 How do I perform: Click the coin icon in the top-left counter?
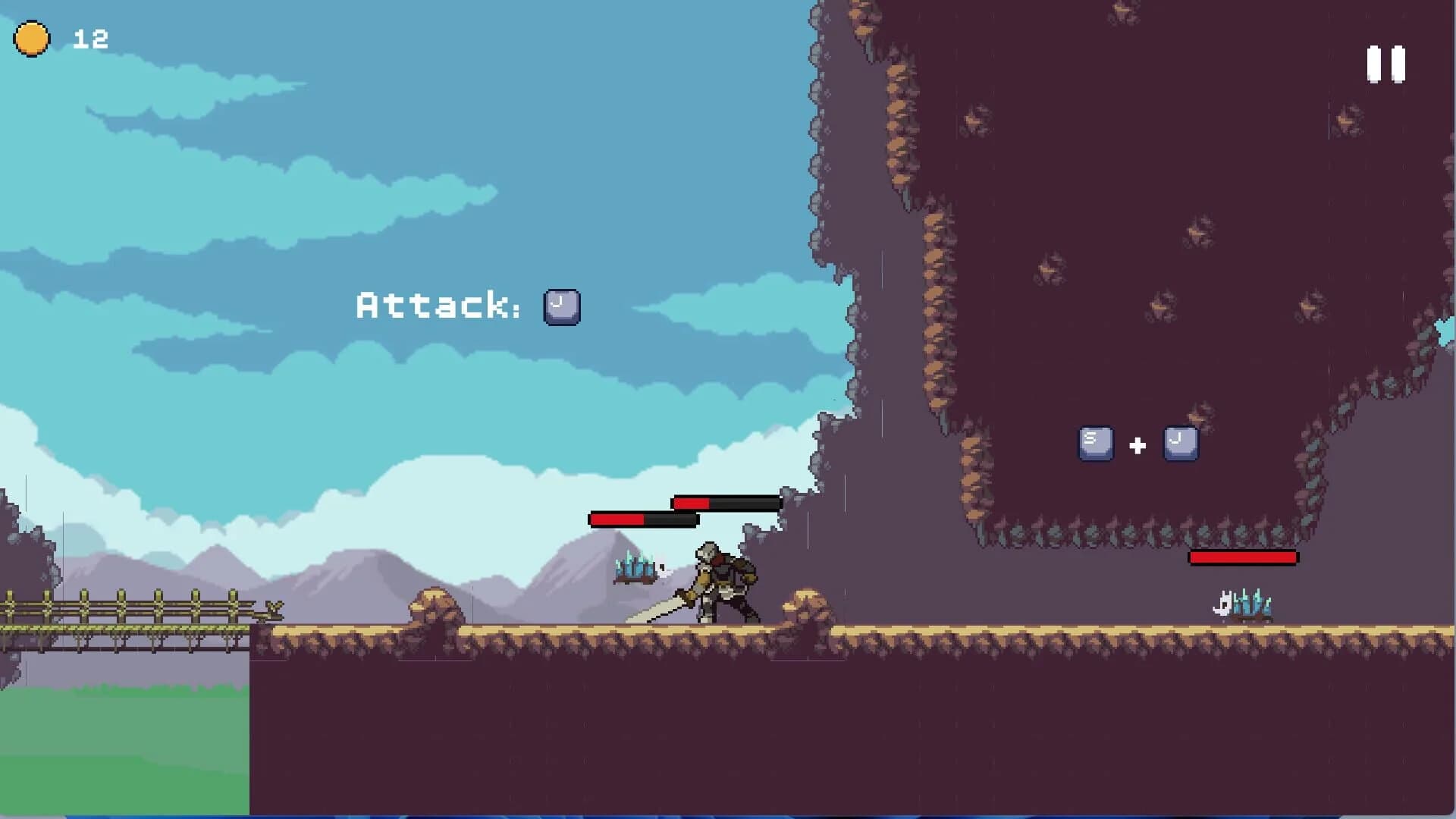[x=32, y=38]
